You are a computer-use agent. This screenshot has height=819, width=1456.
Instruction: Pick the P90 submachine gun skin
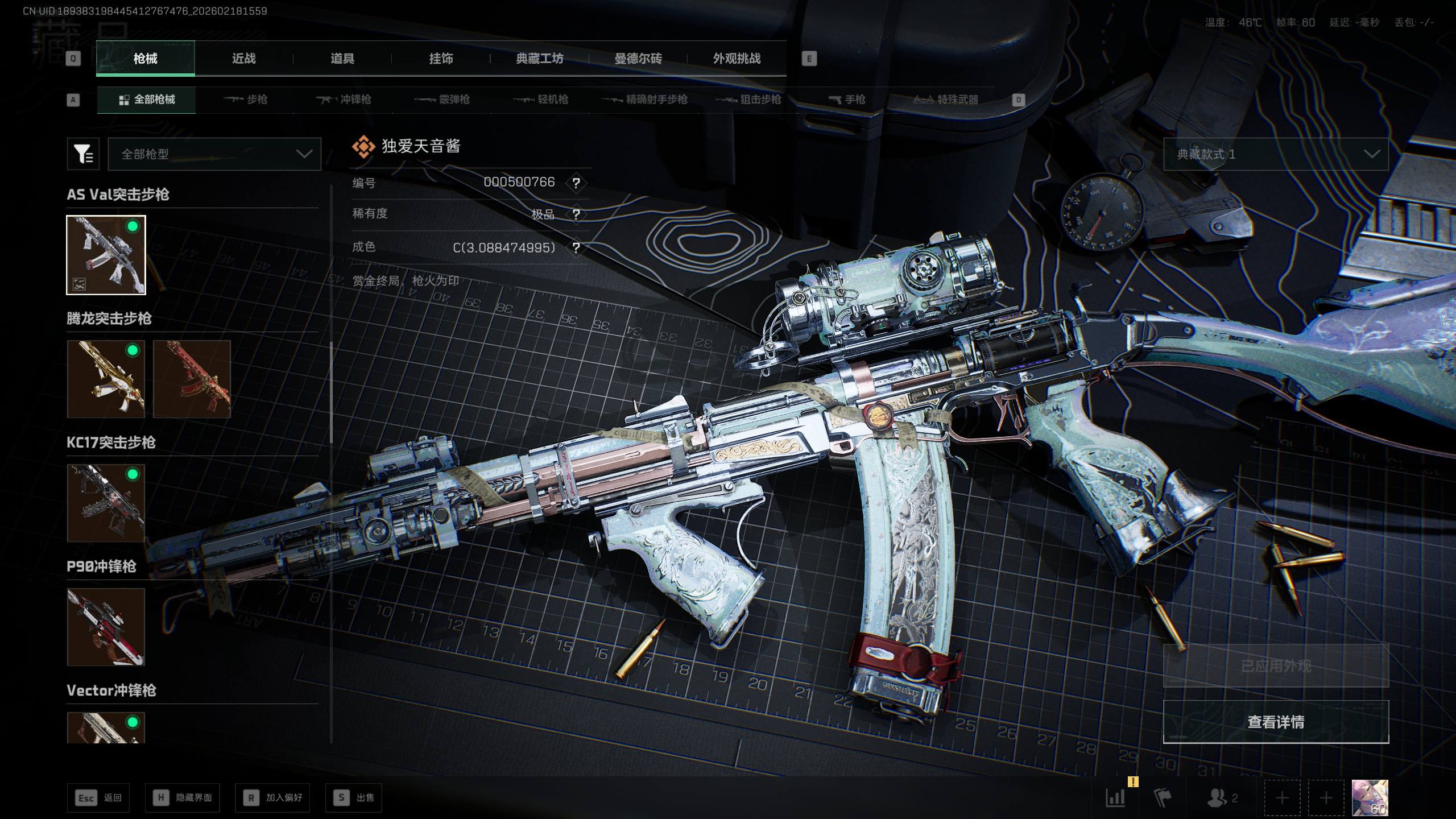(x=106, y=627)
